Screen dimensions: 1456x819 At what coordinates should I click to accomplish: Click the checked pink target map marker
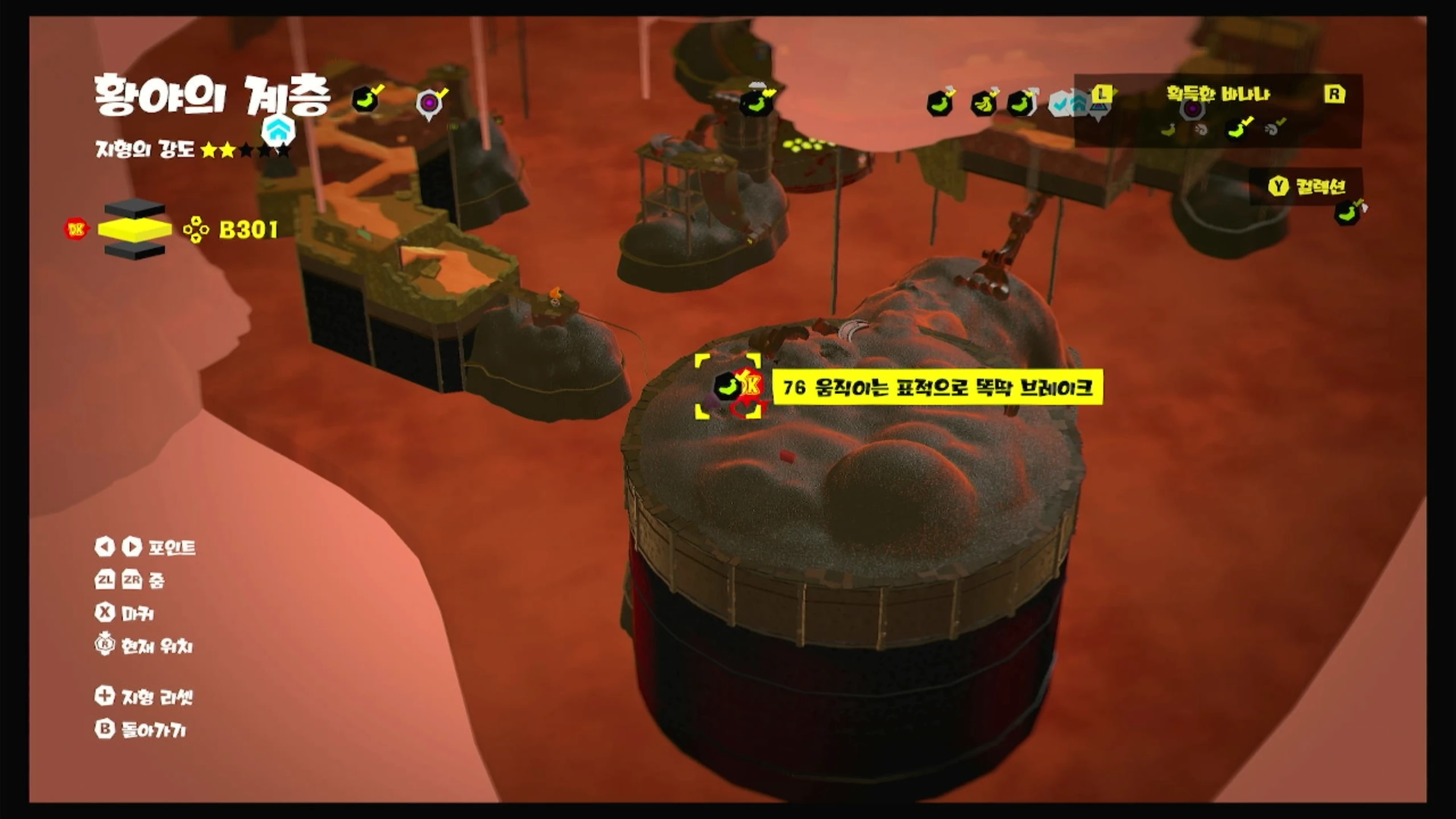click(429, 104)
